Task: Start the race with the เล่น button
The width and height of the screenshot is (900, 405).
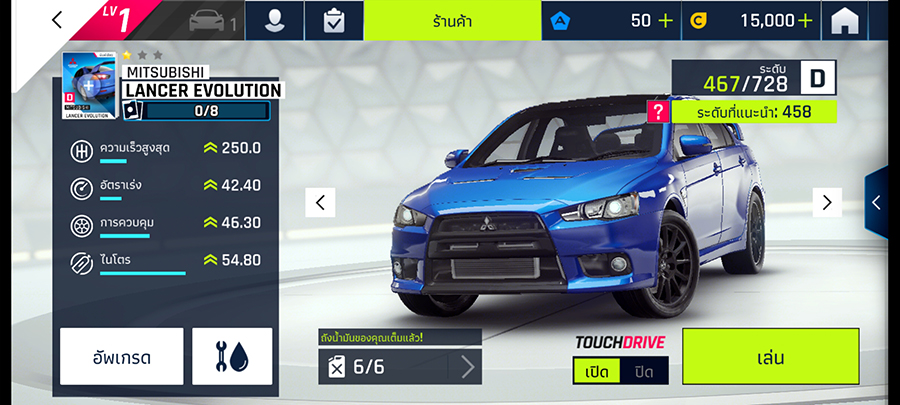Action: pyautogui.click(x=770, y=356)
